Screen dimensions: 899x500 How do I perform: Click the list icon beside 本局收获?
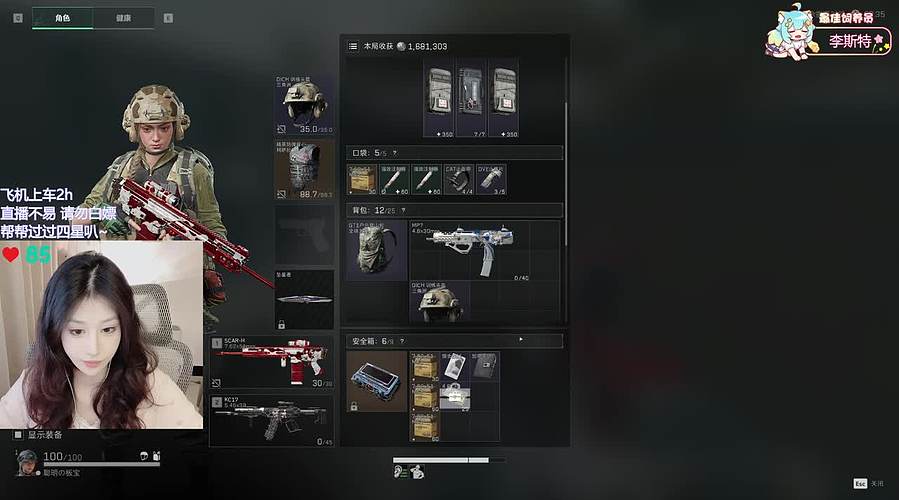353,46
